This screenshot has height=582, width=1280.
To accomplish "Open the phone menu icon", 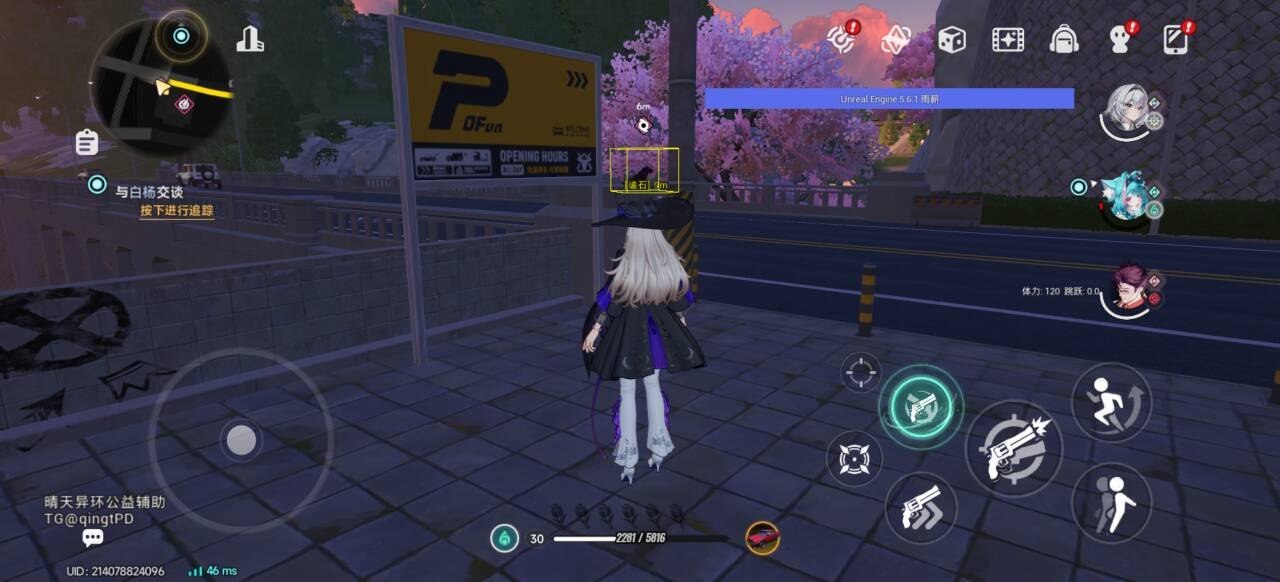I will pyautogui.click(x=1176, y=40).
